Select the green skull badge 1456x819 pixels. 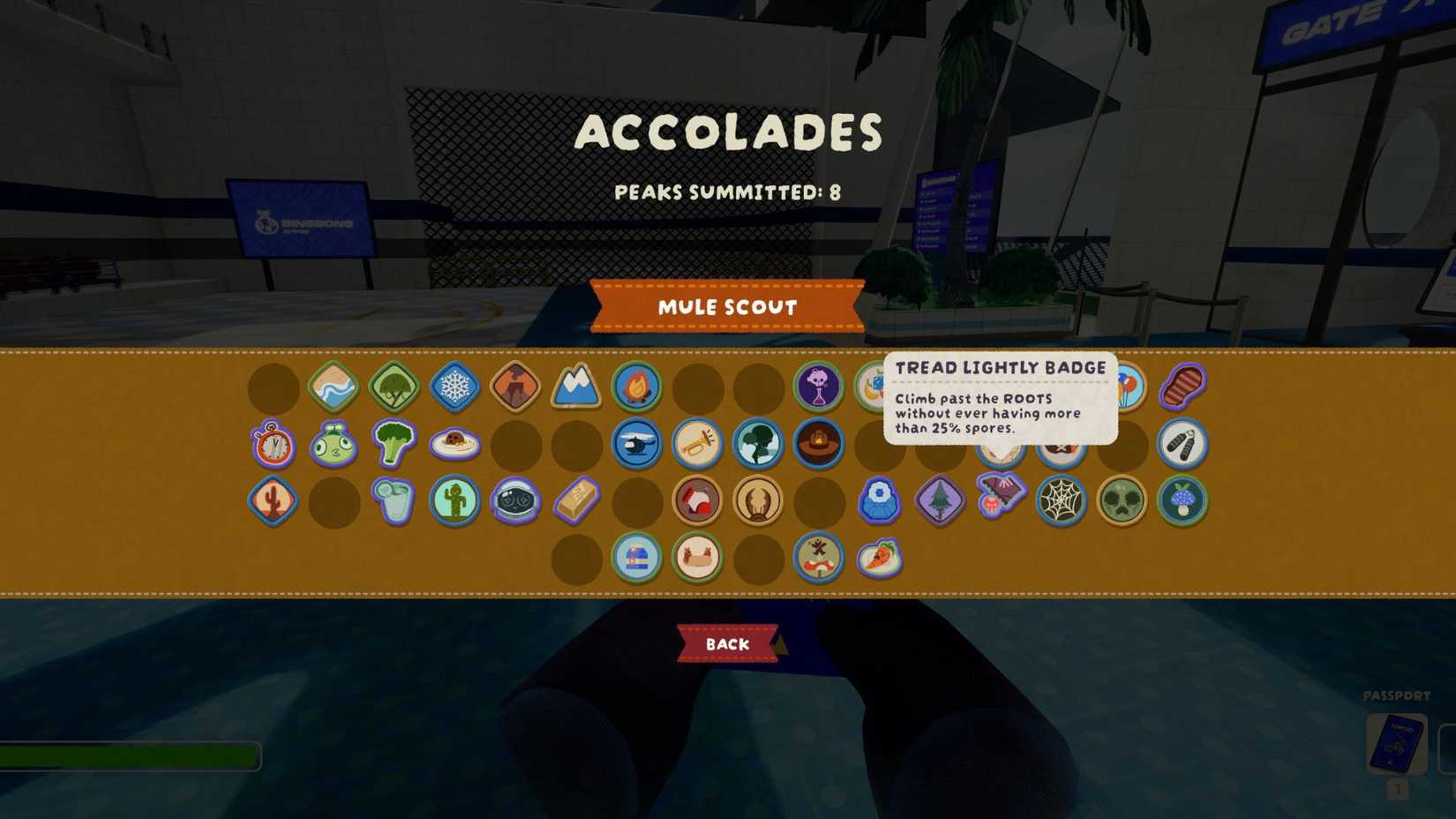point(1122,501)
